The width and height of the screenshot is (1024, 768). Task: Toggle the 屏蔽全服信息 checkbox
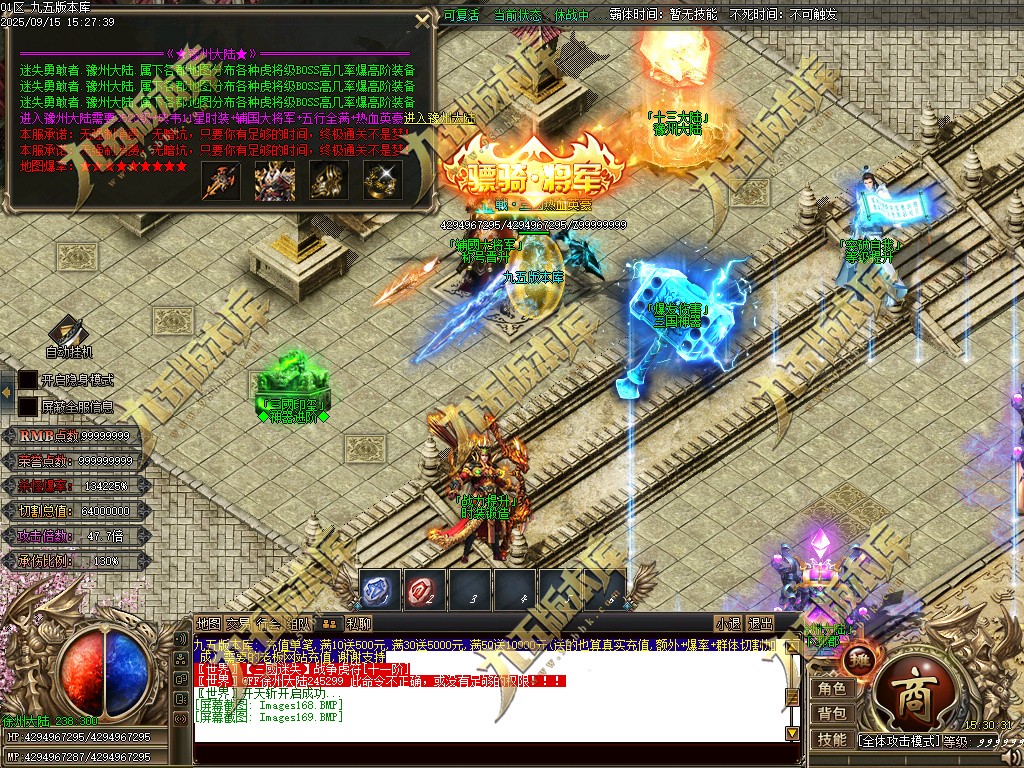[x=28, y=407]
